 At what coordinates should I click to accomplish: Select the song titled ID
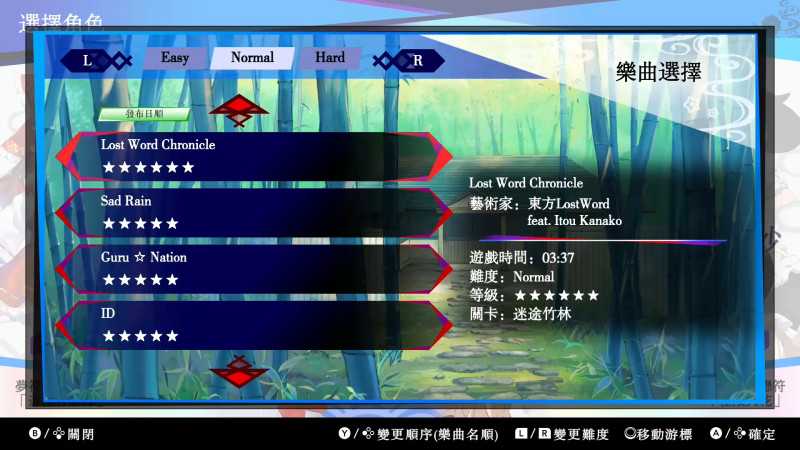(x=250, y=324)
